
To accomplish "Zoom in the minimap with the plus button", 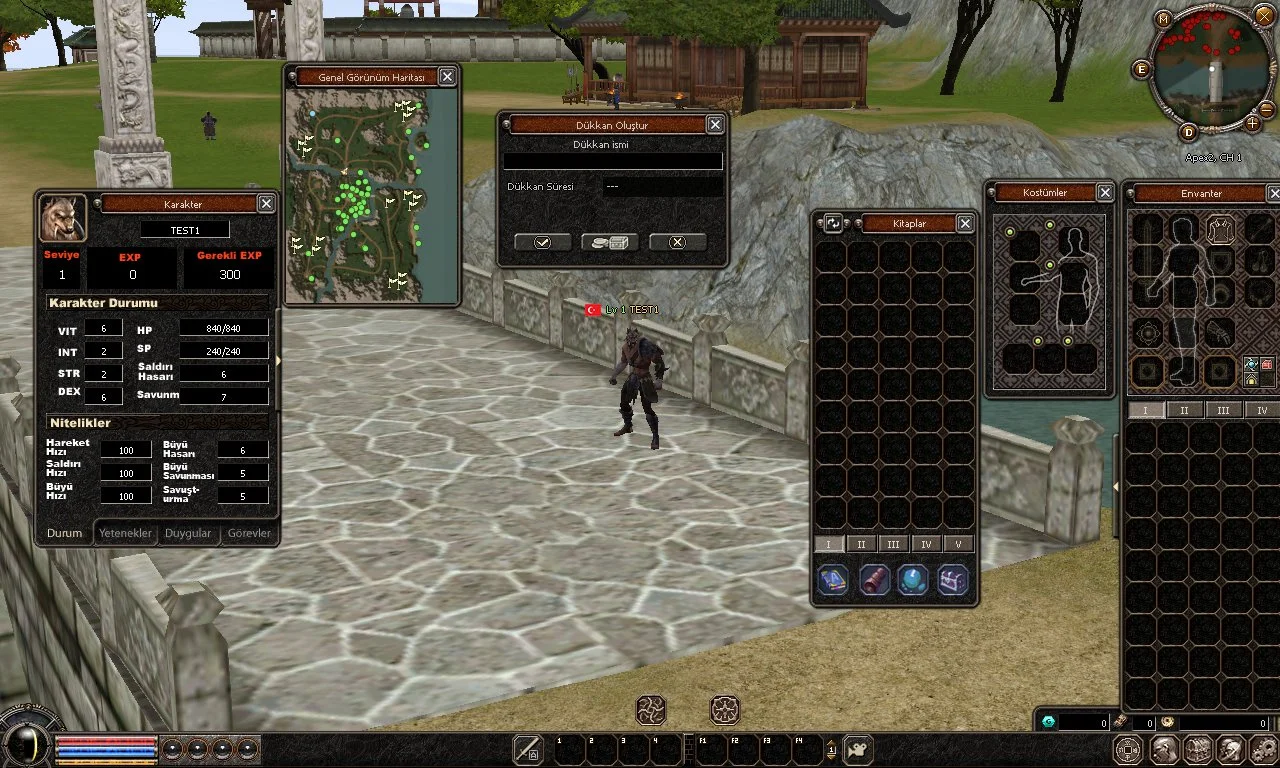I will point(1252,124).
